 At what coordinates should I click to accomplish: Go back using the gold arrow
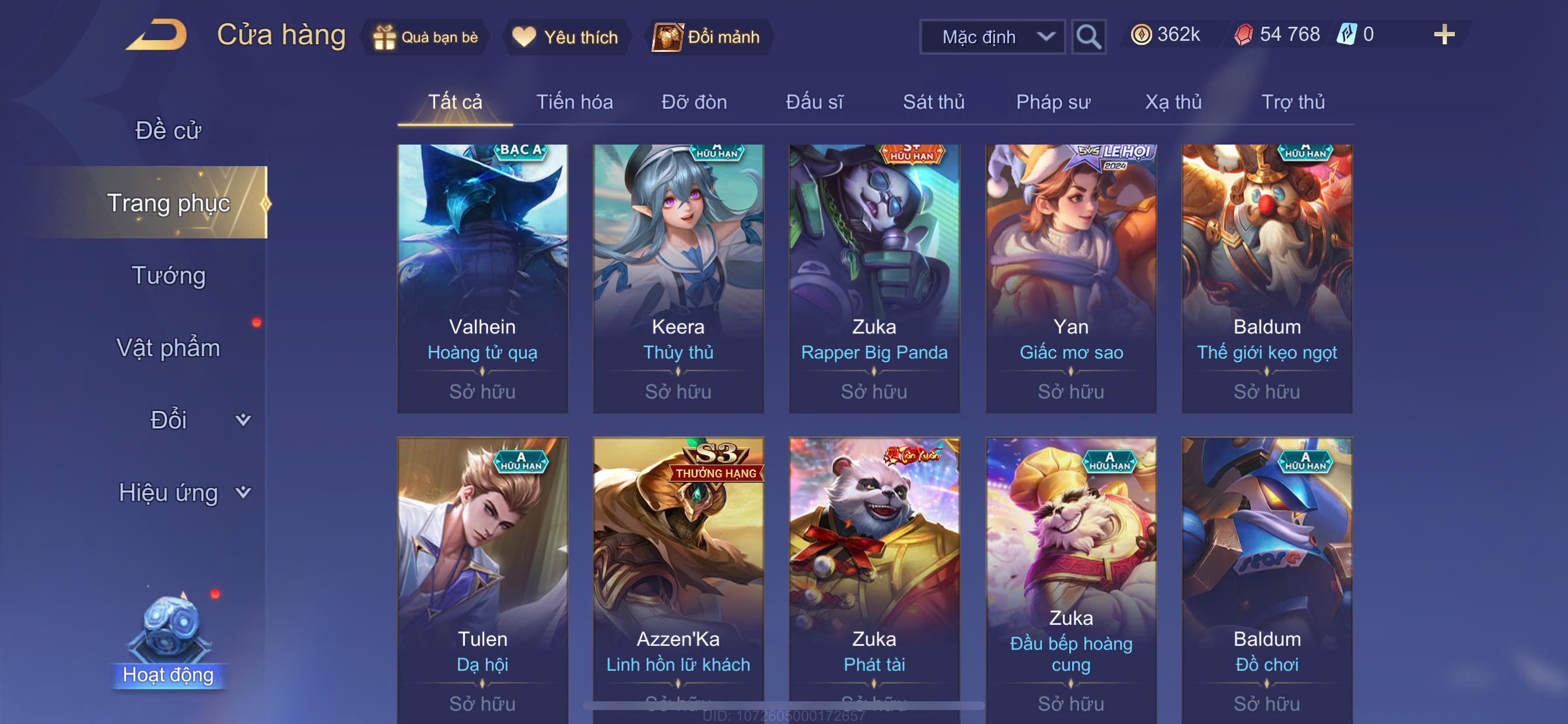tap(156, 36)
